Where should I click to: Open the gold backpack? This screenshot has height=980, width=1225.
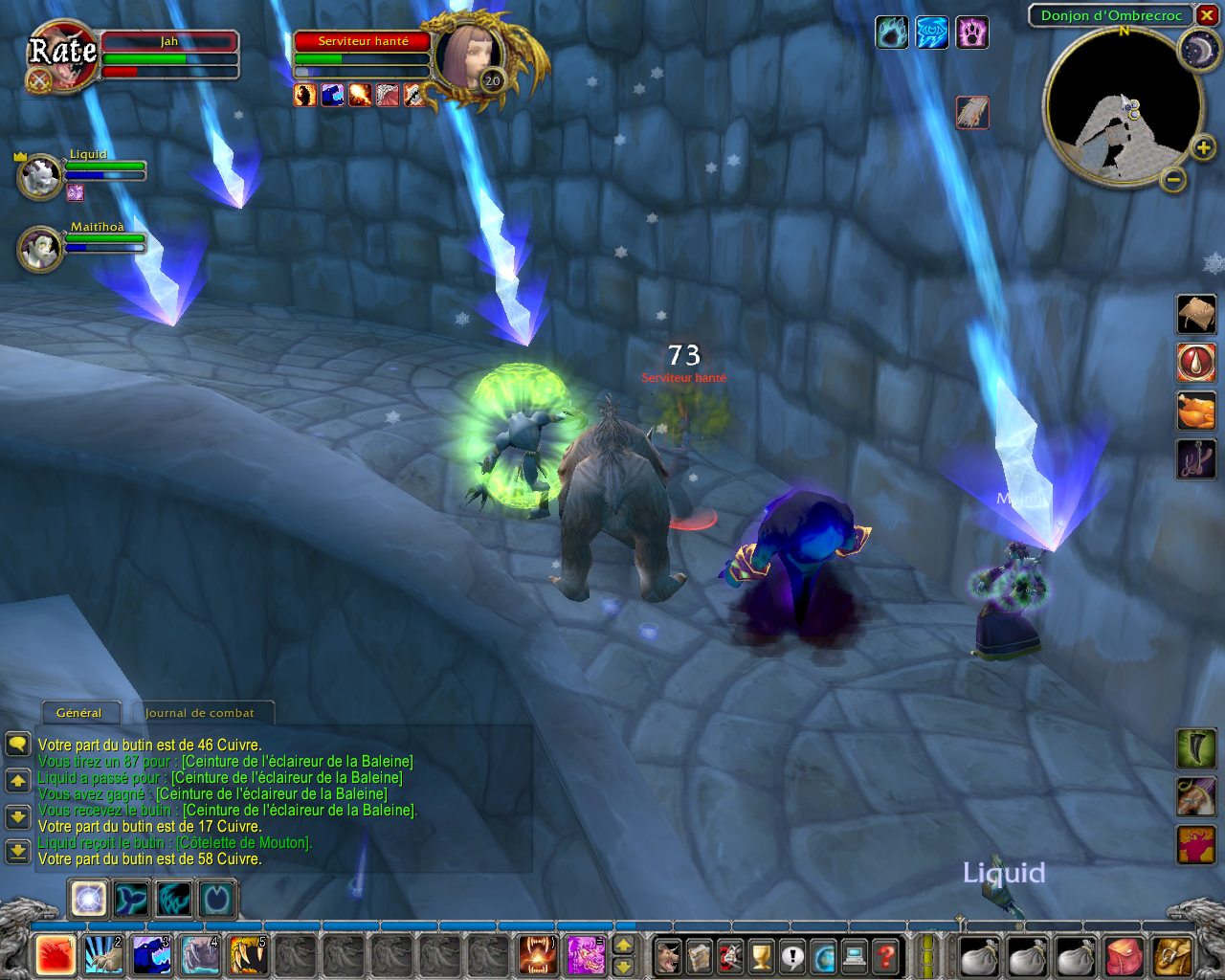(1172, 955)
